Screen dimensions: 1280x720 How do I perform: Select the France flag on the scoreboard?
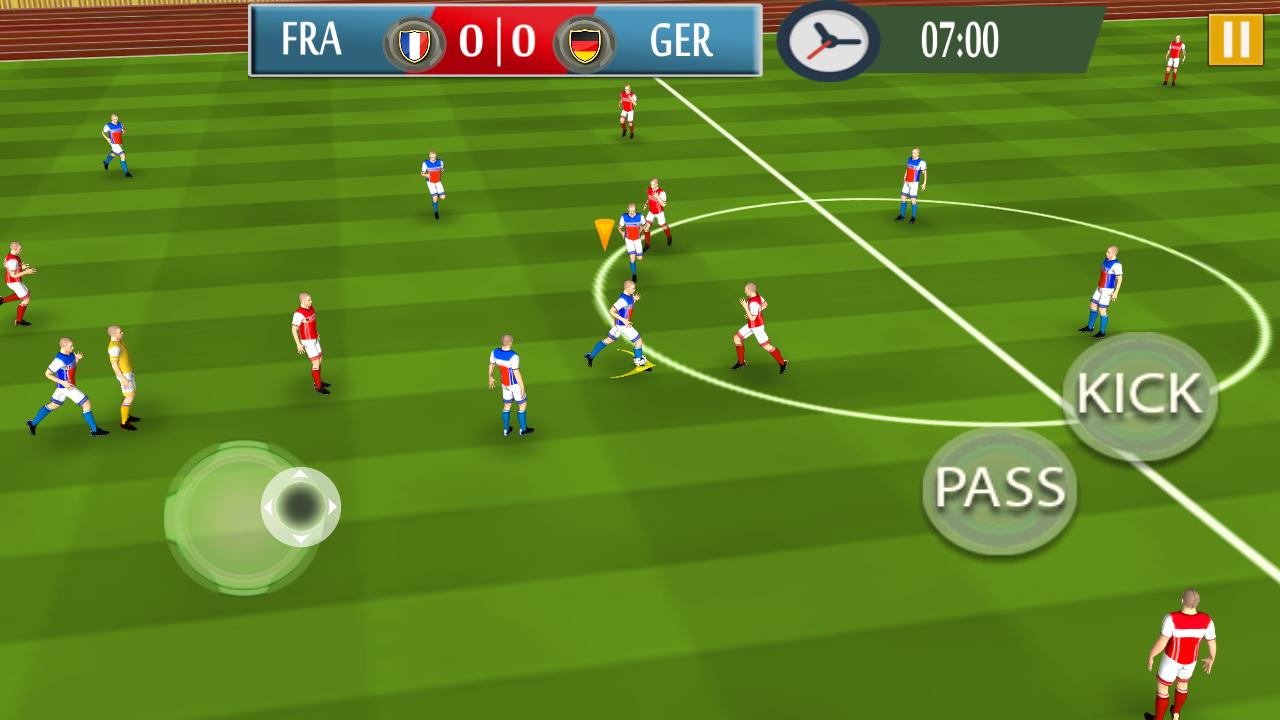pos(417,43)
